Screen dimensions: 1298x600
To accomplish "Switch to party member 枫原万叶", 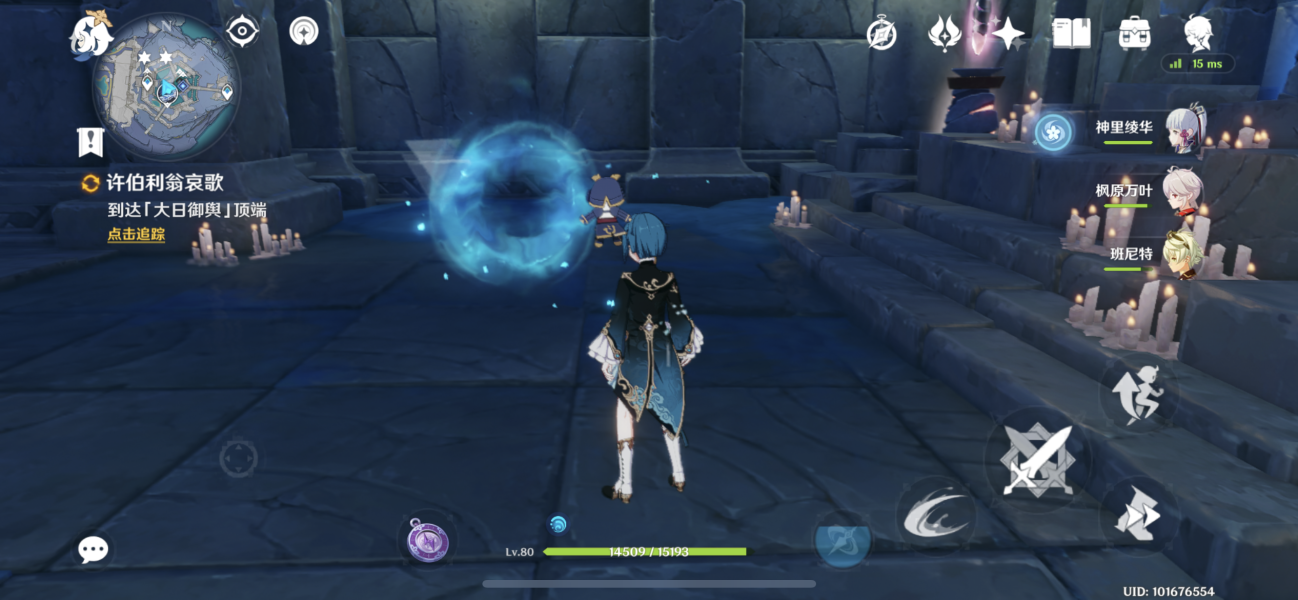I will coord(1150,192).
